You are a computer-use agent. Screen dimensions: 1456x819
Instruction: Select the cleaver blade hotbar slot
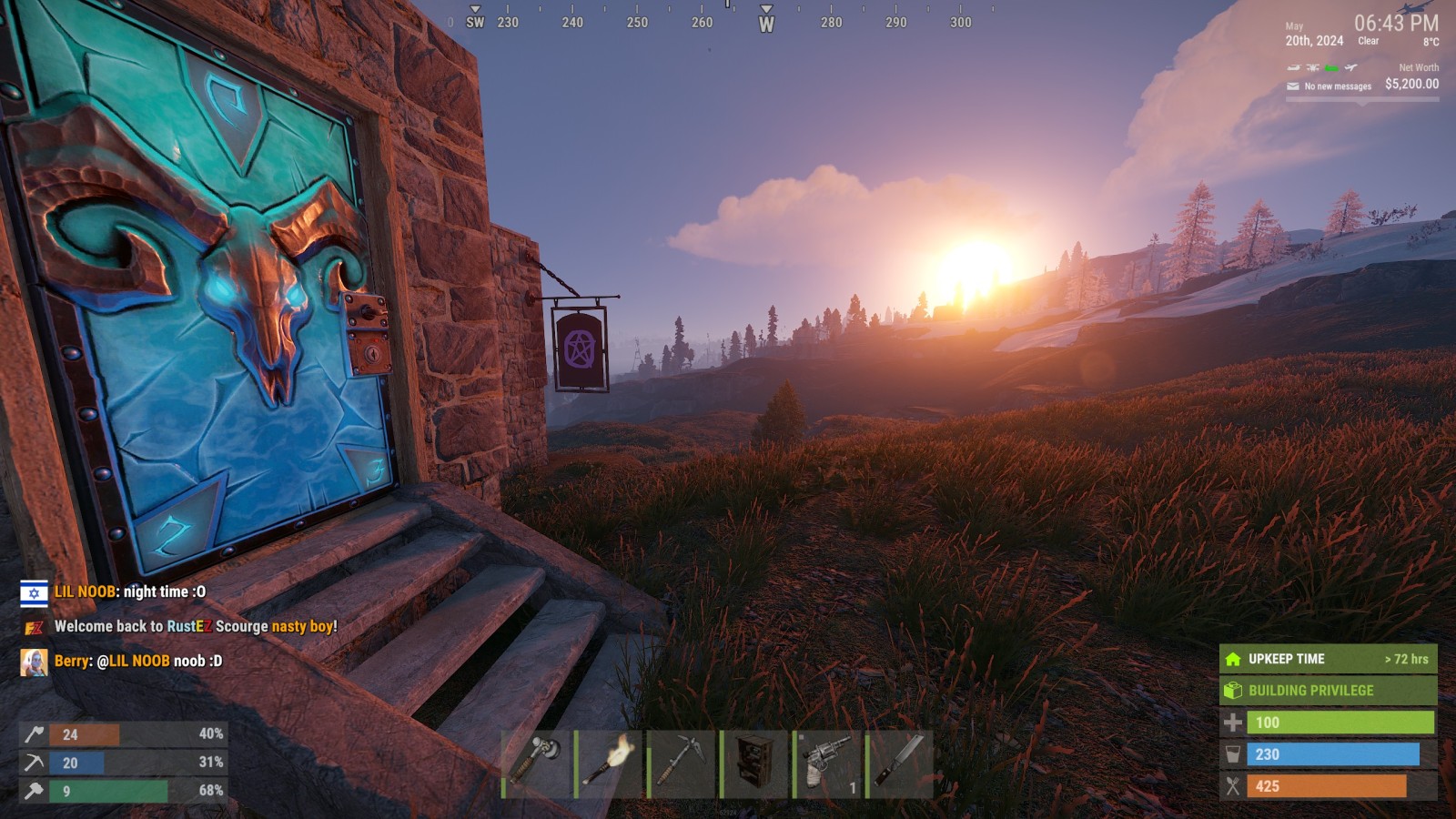click(x=900, y=763)
